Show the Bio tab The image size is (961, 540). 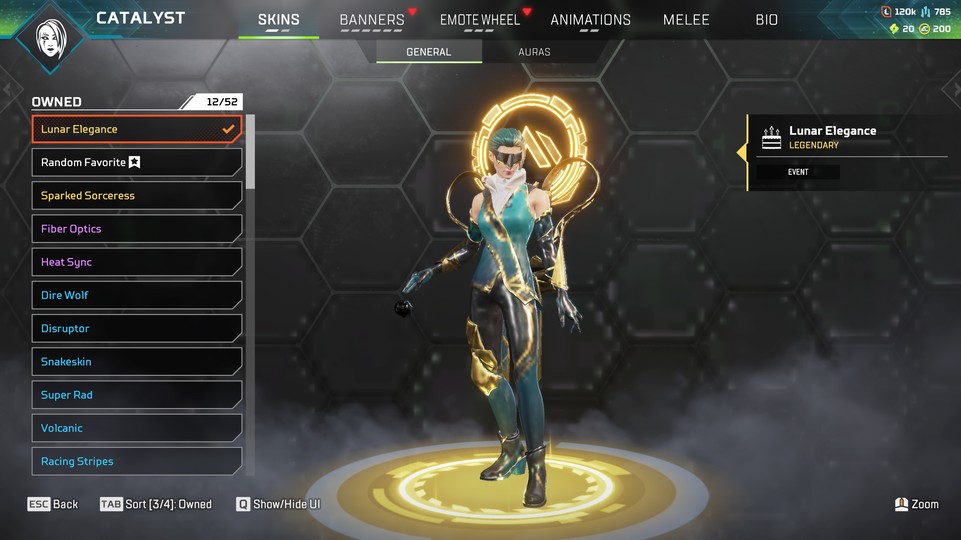(766, 20)
